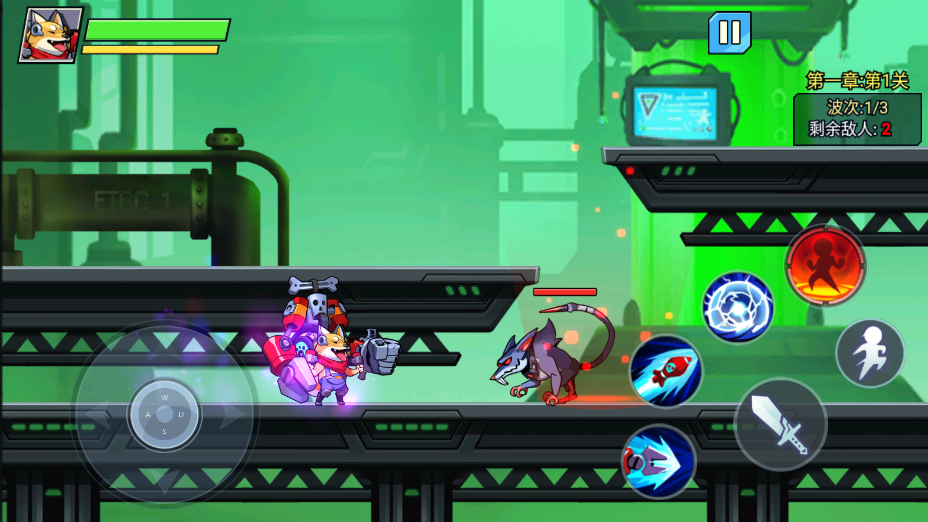The width and height of the screenshot is (928, 522).
Task: Trigger the blue claw dash skill
Action: tap(658, 461)
